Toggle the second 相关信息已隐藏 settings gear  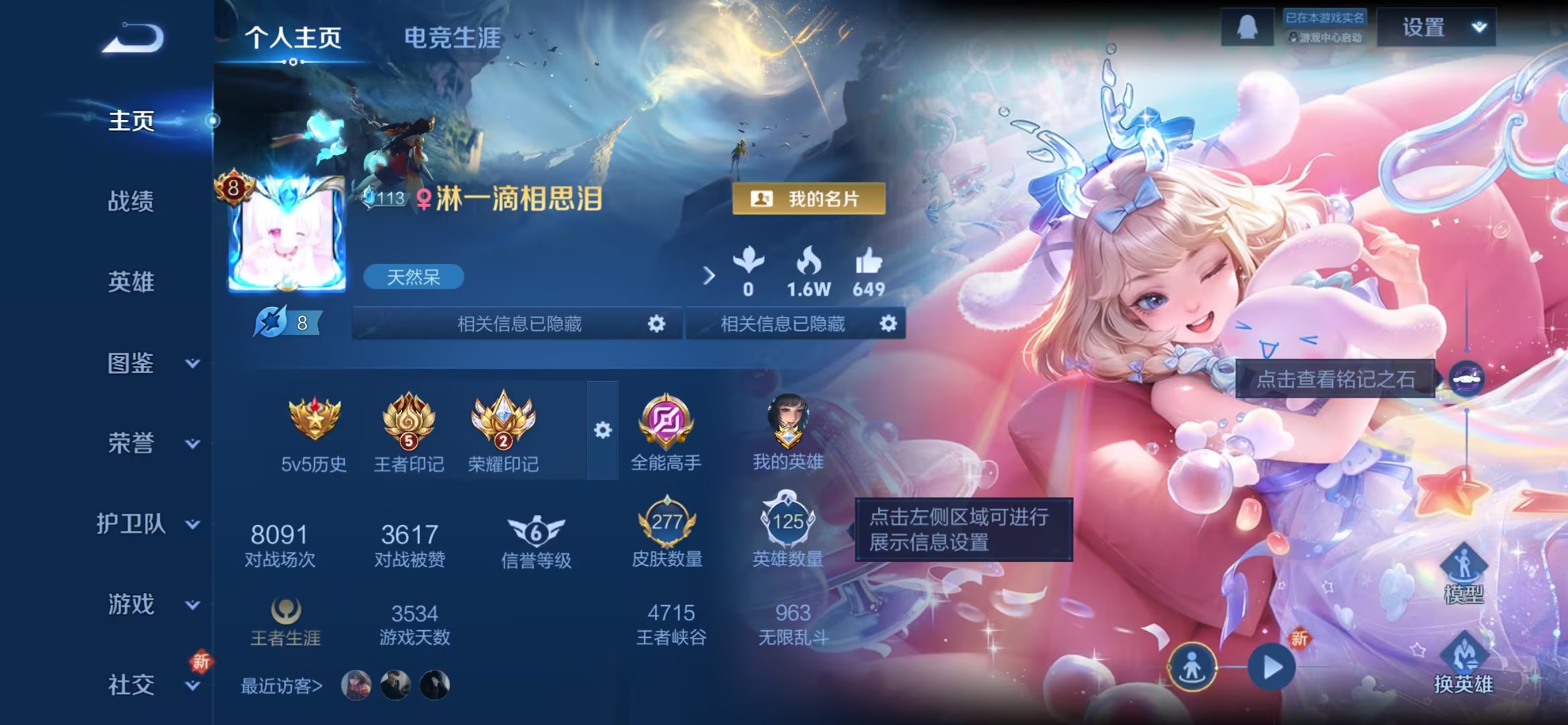[889, 324]
